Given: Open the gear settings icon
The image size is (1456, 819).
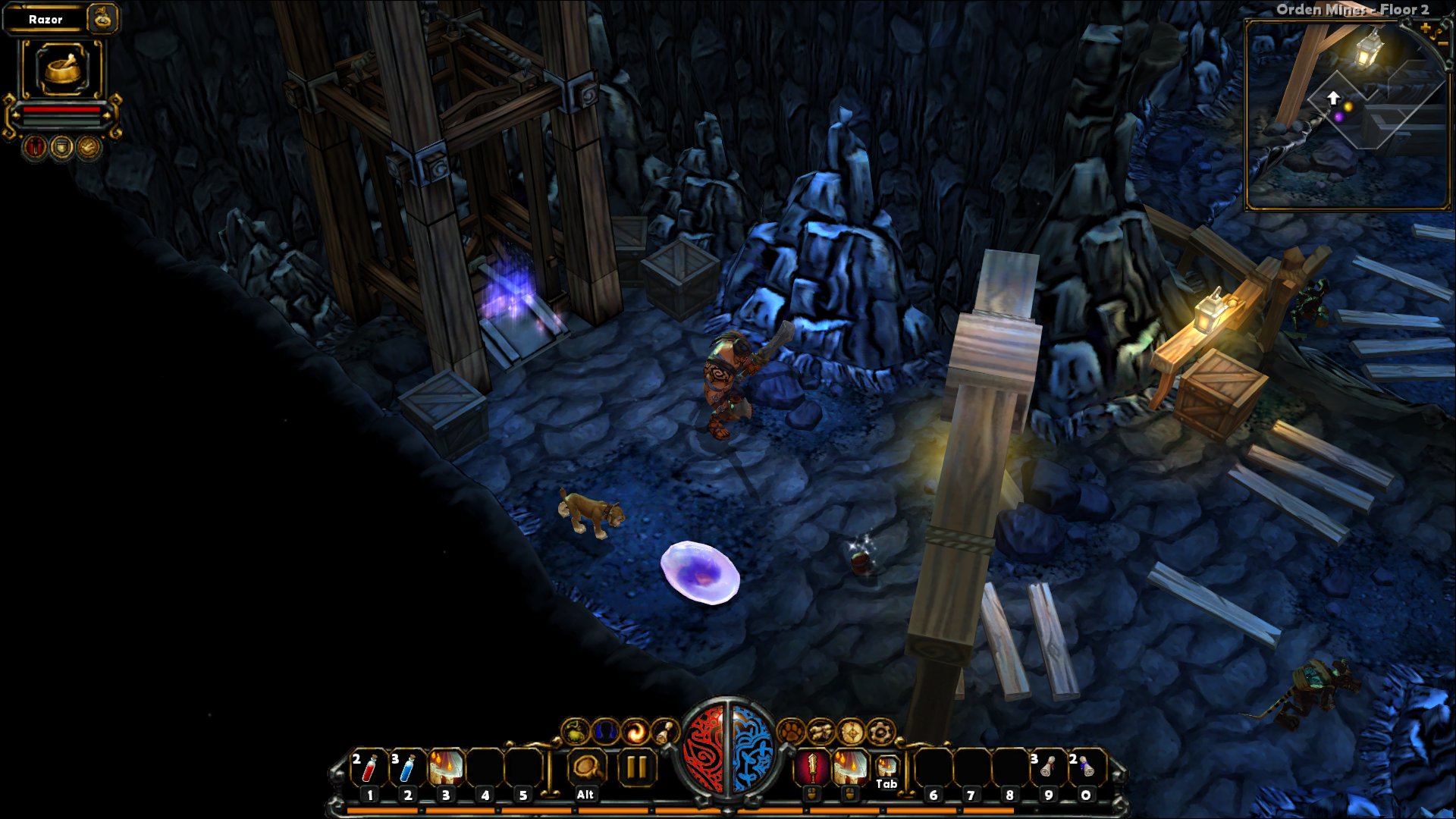Looking at the screenshot, I should click(880, 732).
